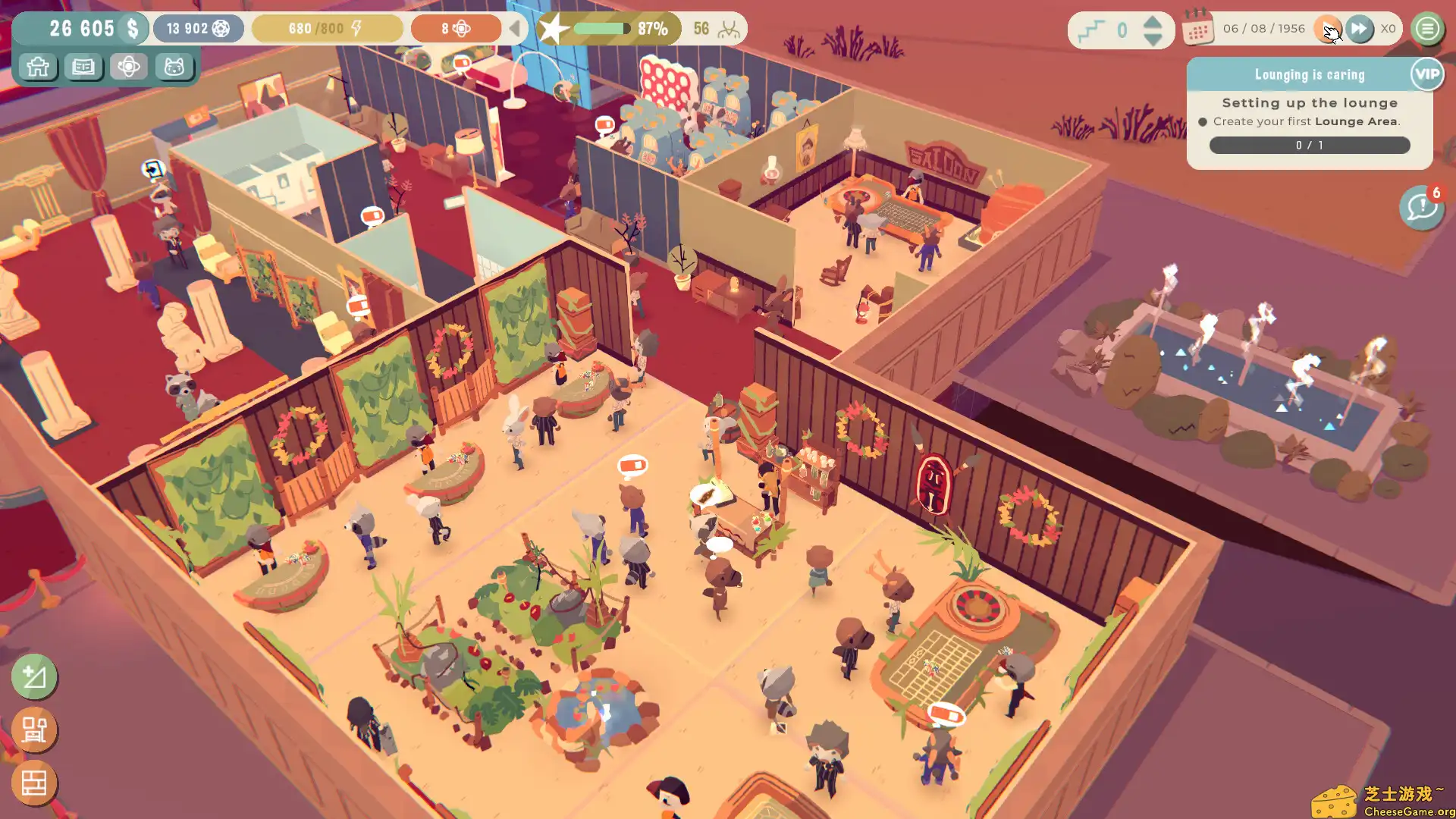Open the furniture placement tool

pyautogui.click(x=34, y=730)
